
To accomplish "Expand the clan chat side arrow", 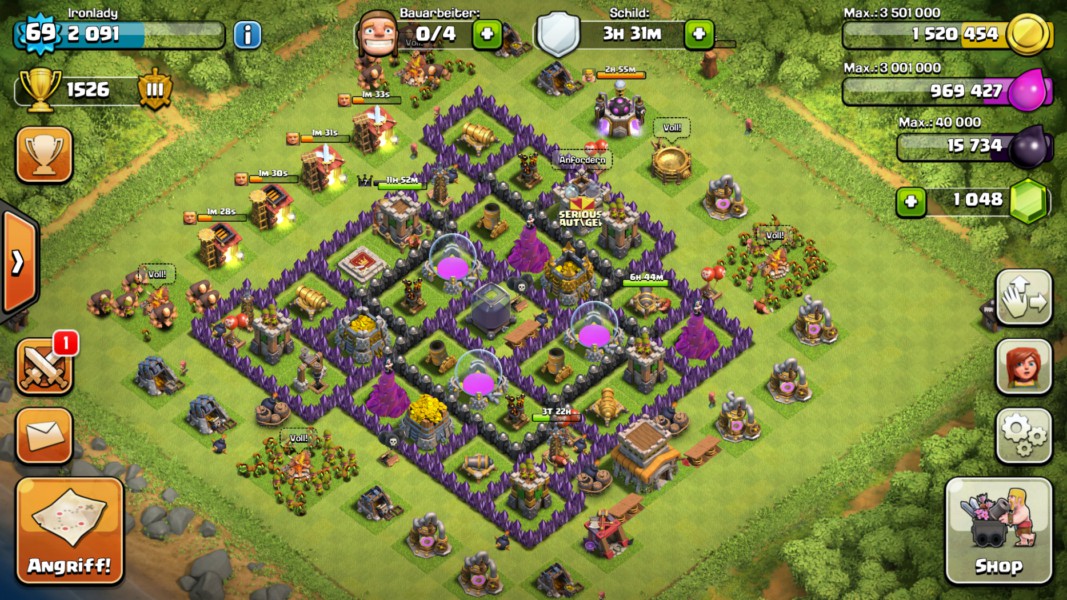I will click(18, 264).
